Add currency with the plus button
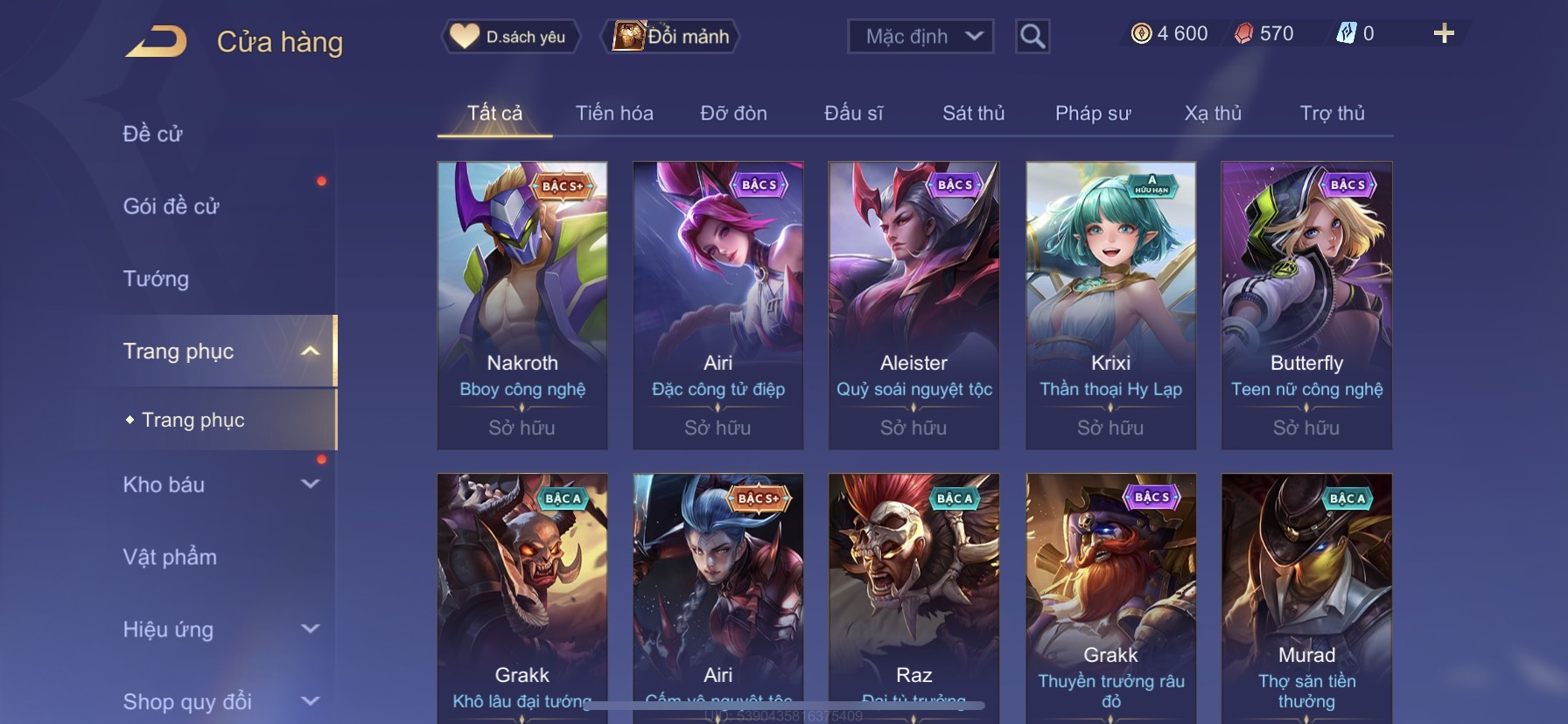Viewport: 1568px width, 724px height. click(1444, 34)
